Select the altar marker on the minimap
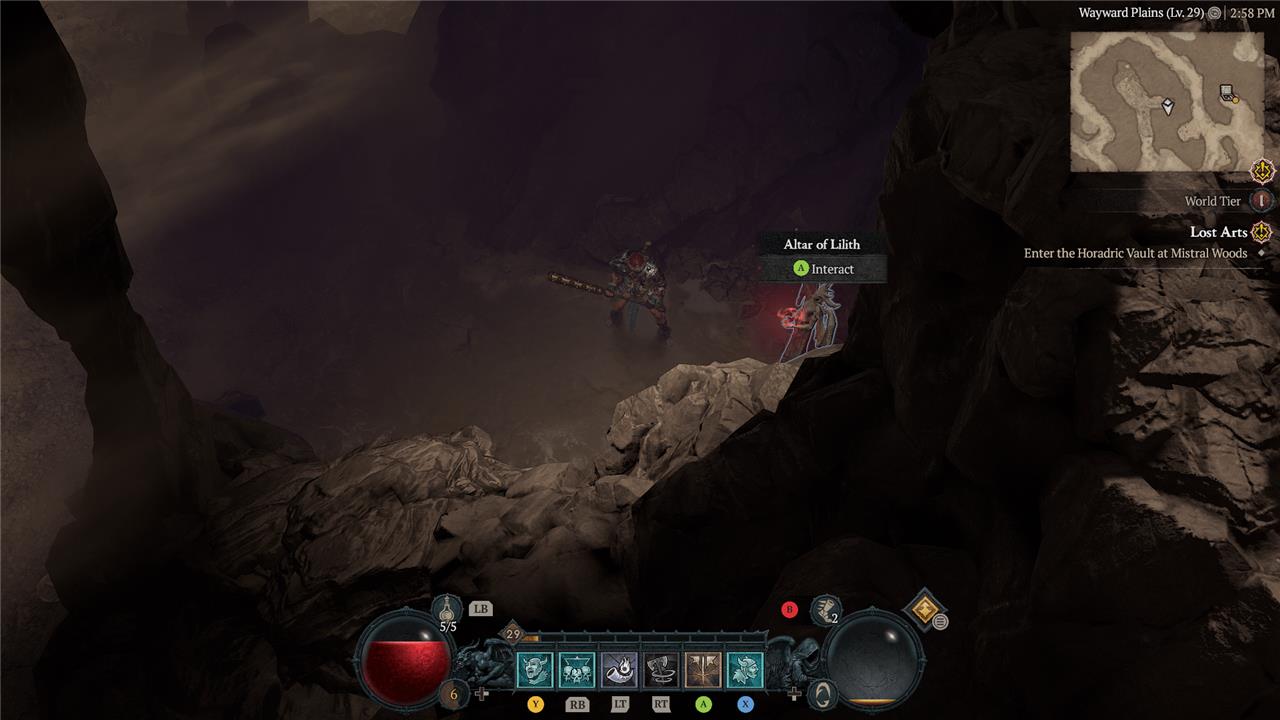Viewport: 1280px width, 720px height. tap(1228, 93)
